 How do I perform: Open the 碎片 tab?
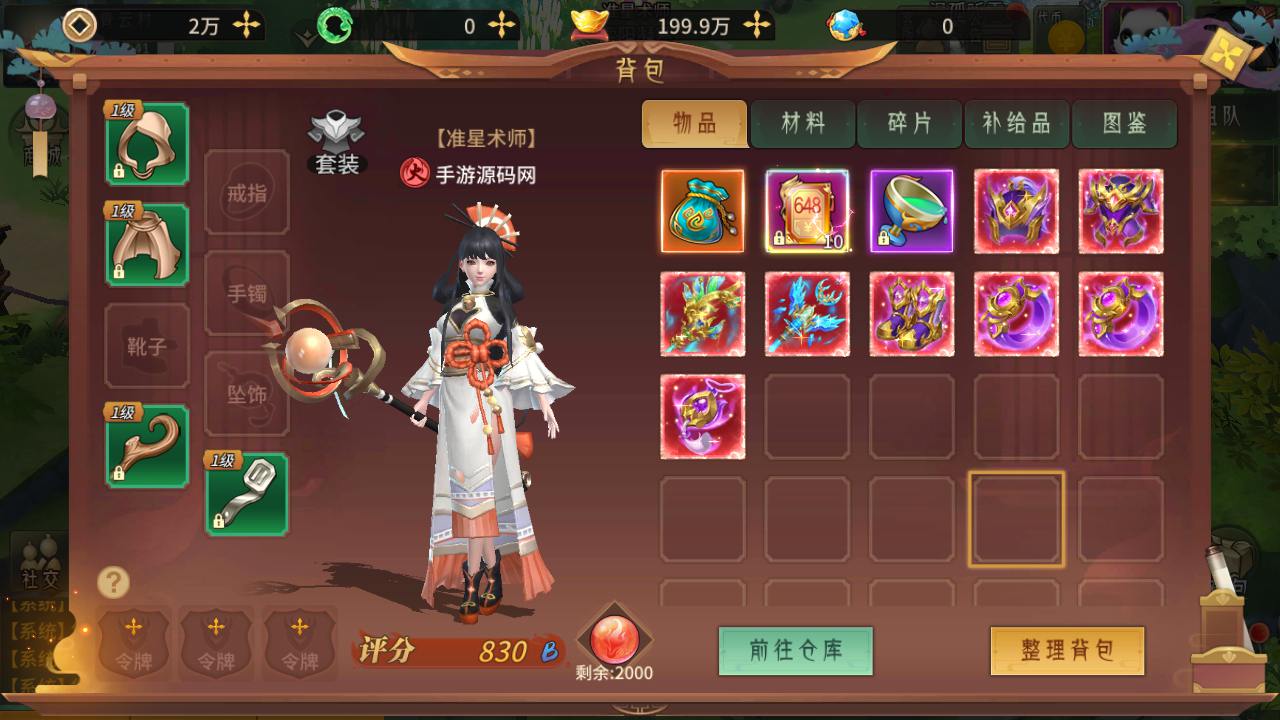click(910, 124)
